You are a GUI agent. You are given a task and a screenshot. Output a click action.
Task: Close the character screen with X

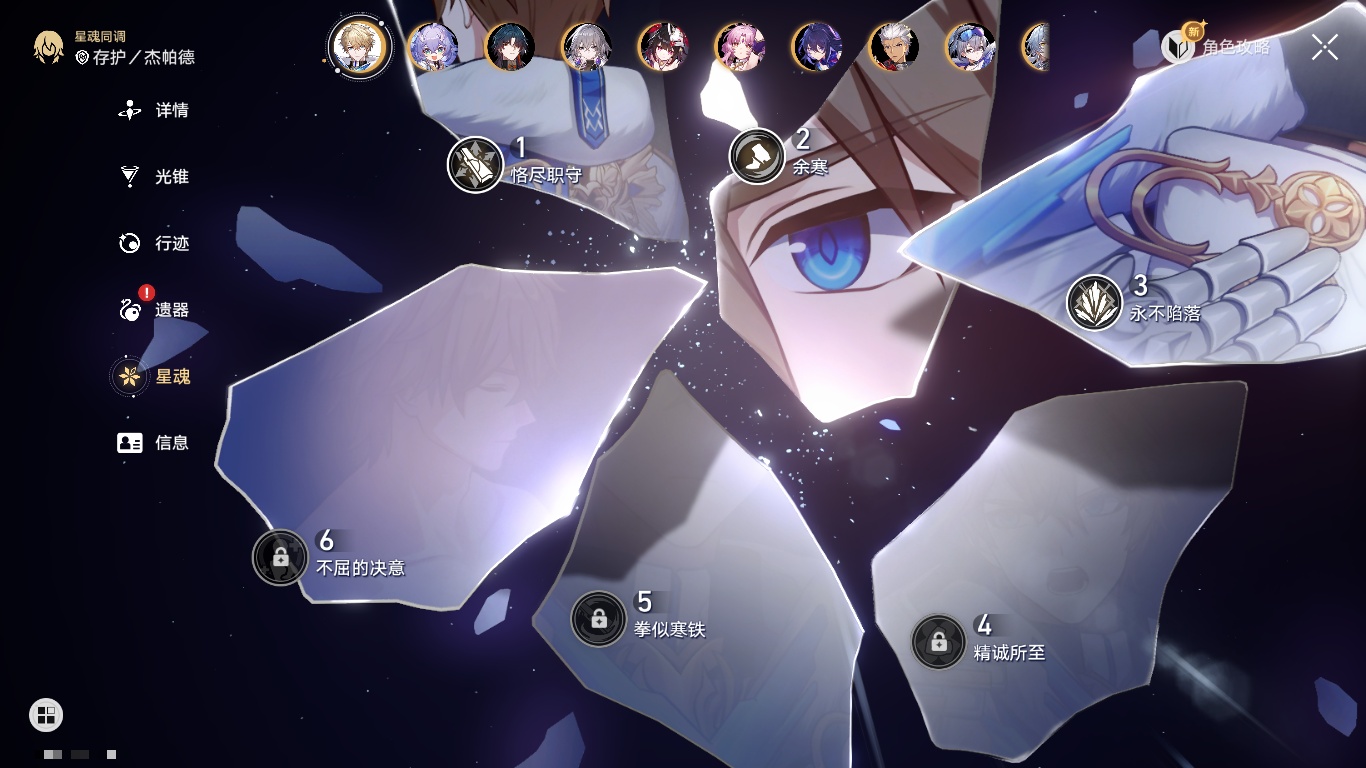pos(1325,46)
